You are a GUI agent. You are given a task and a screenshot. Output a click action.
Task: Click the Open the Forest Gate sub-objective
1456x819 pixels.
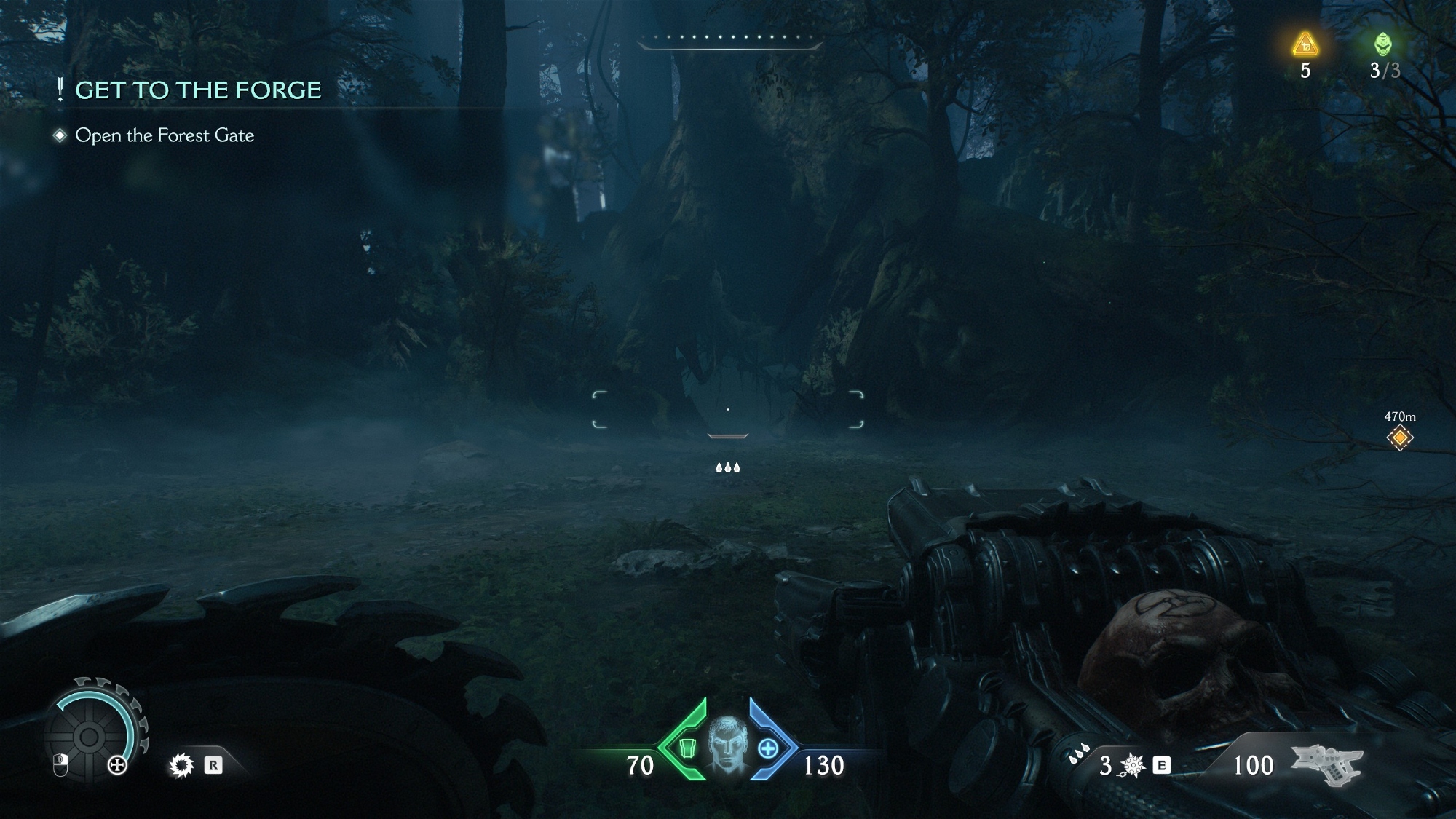[x=165, y=135]
